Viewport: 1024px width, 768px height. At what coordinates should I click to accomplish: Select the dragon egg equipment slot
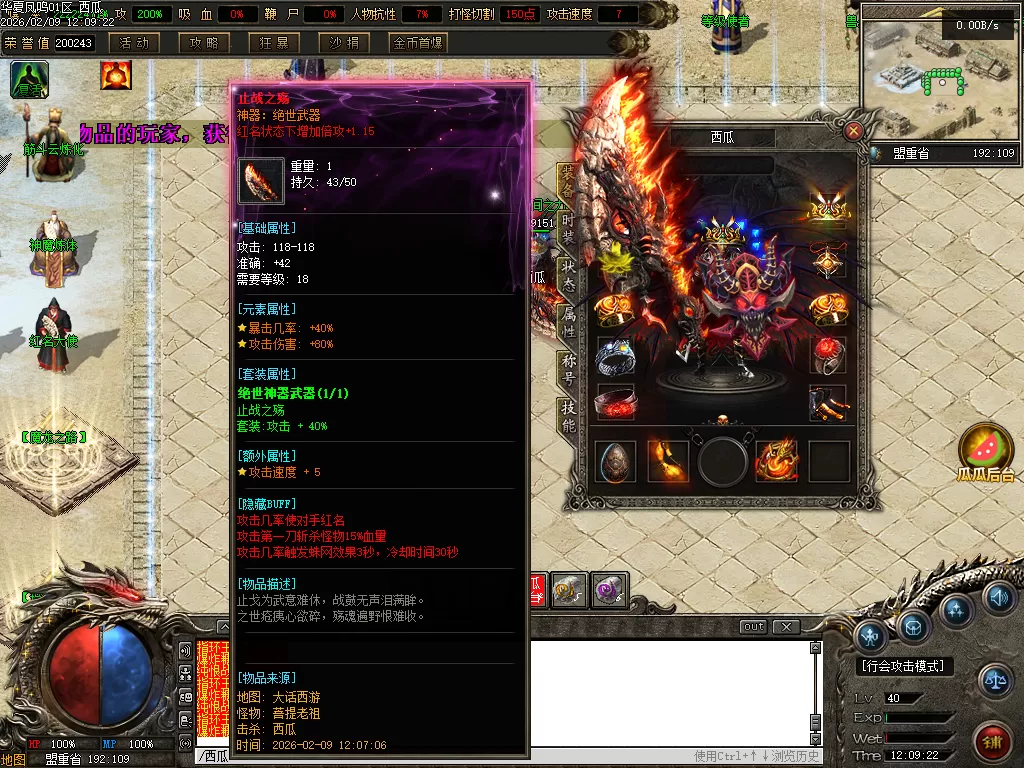pyautogui.click(x=616, y=461)
